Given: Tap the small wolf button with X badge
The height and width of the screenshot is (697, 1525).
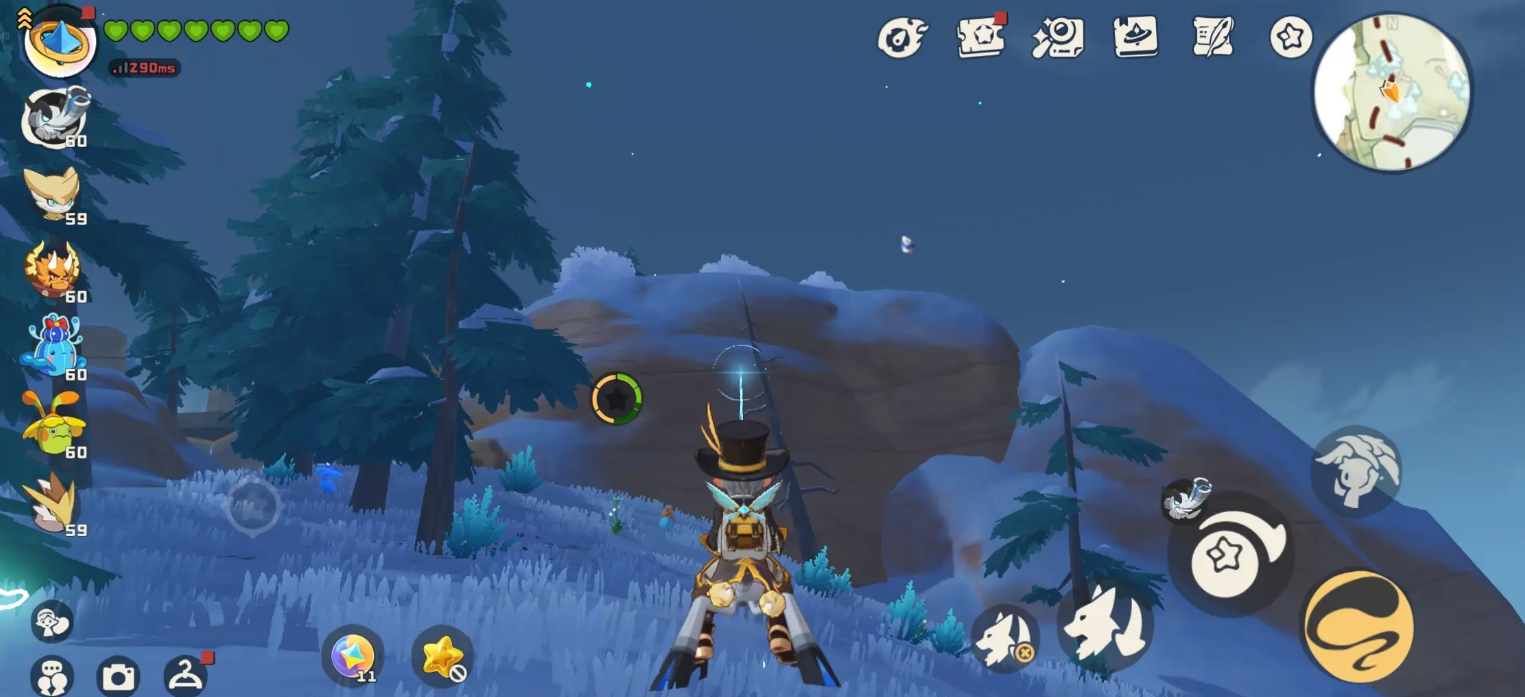Looking at the screenshot, I should pos(1004,638).
